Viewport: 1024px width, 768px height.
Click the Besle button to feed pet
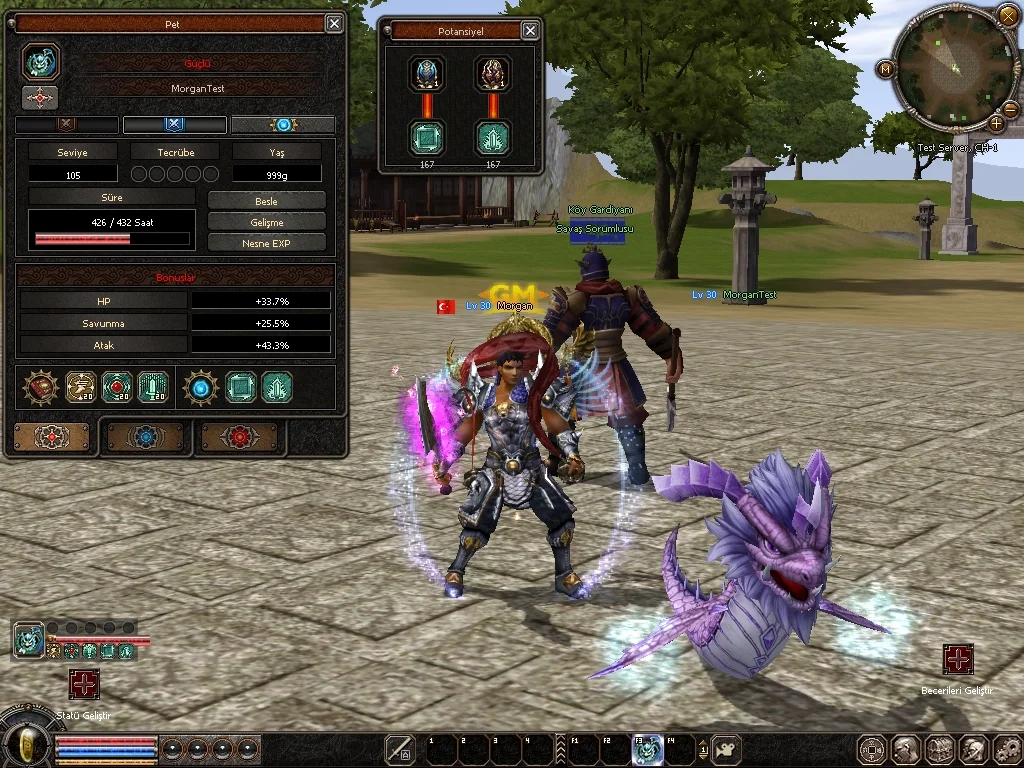[x=267, y=201]
